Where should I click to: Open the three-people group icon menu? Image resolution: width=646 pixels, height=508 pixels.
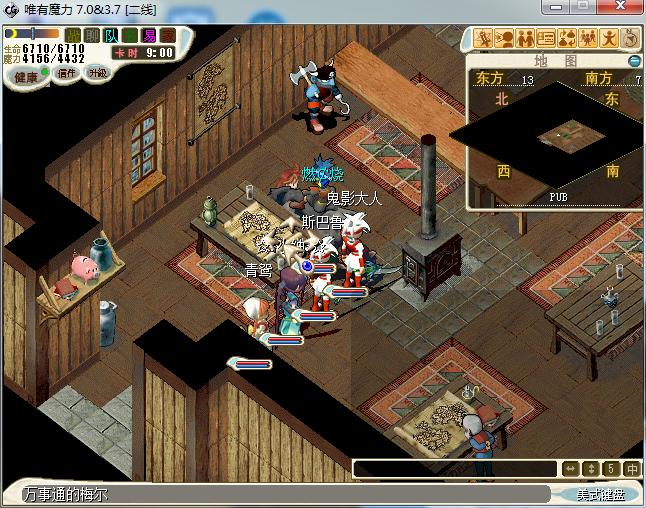click(588, 39)
